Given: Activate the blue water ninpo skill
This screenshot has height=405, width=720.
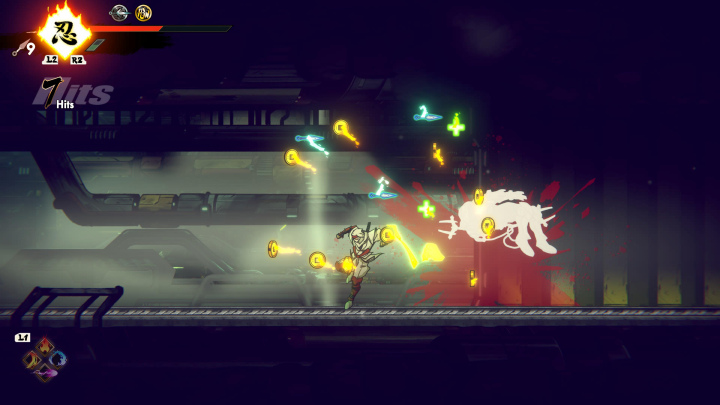Looking at the screenshot, I should (x=59, y=359).
